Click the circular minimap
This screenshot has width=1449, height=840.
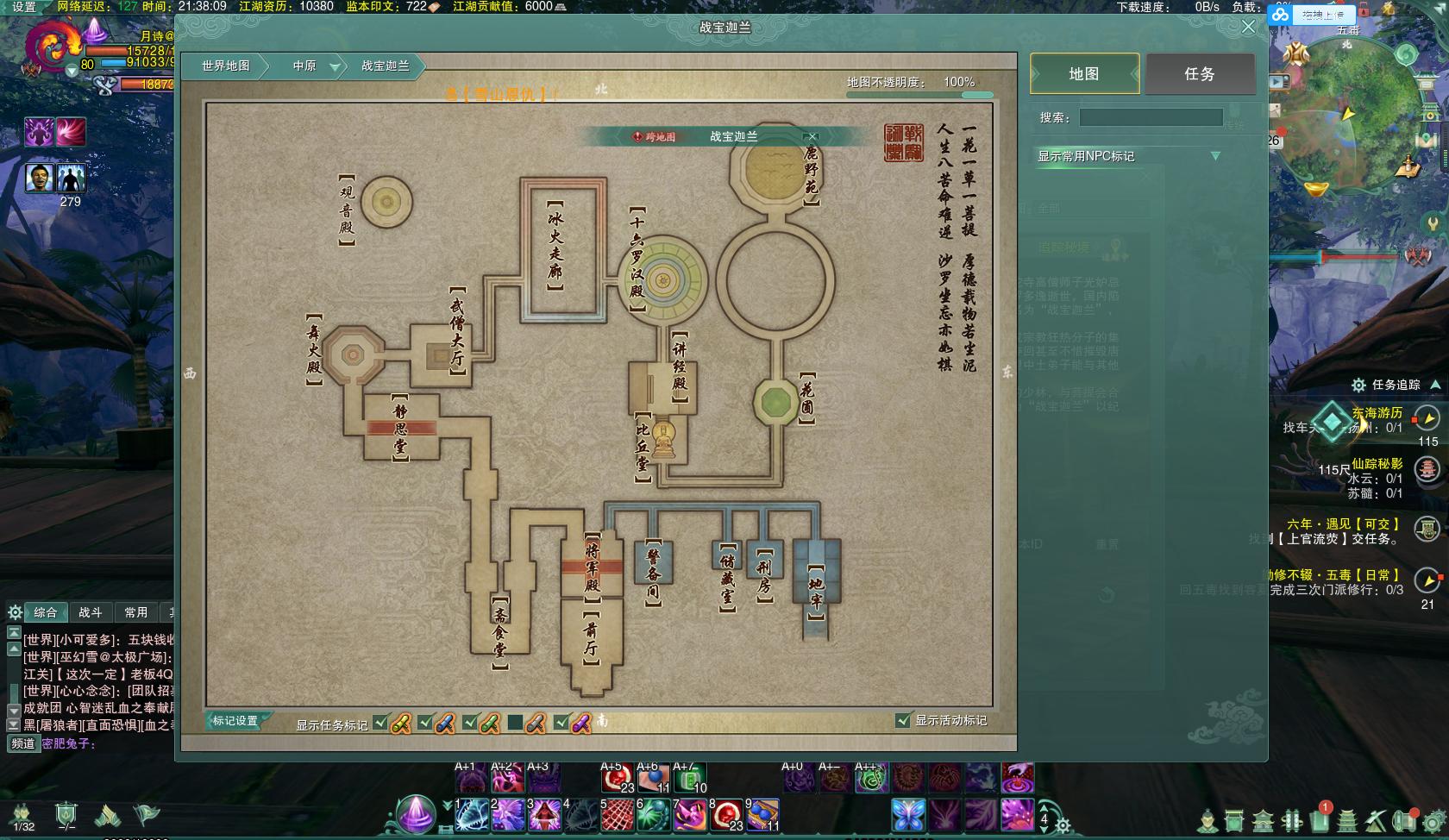click(1345, 112)
